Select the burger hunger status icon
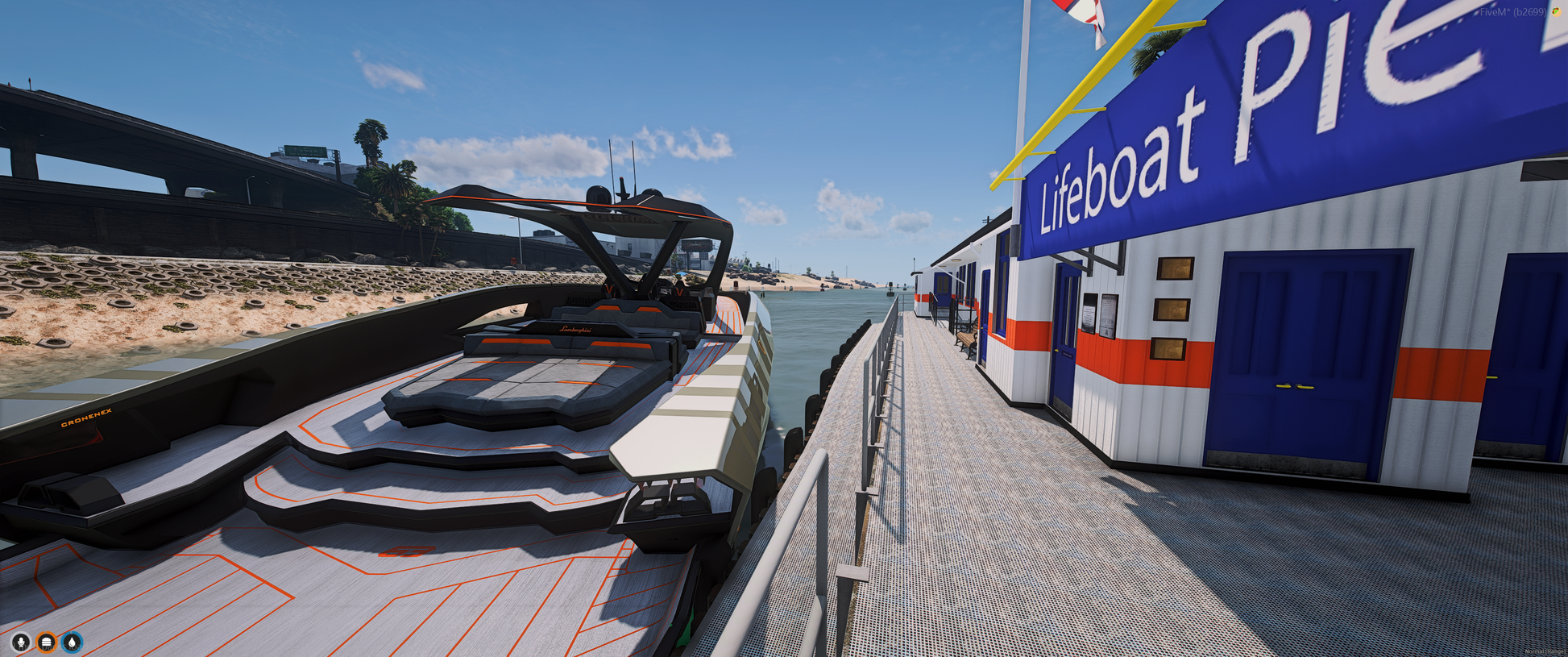This screenshot has height=657, width=1568. click(x=47, y=642)
